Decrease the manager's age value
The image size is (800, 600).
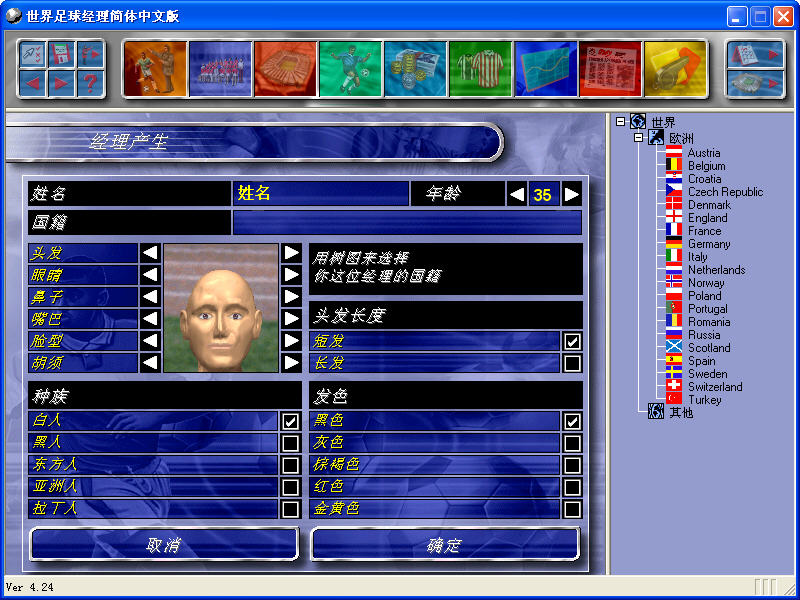pos(517,194)
